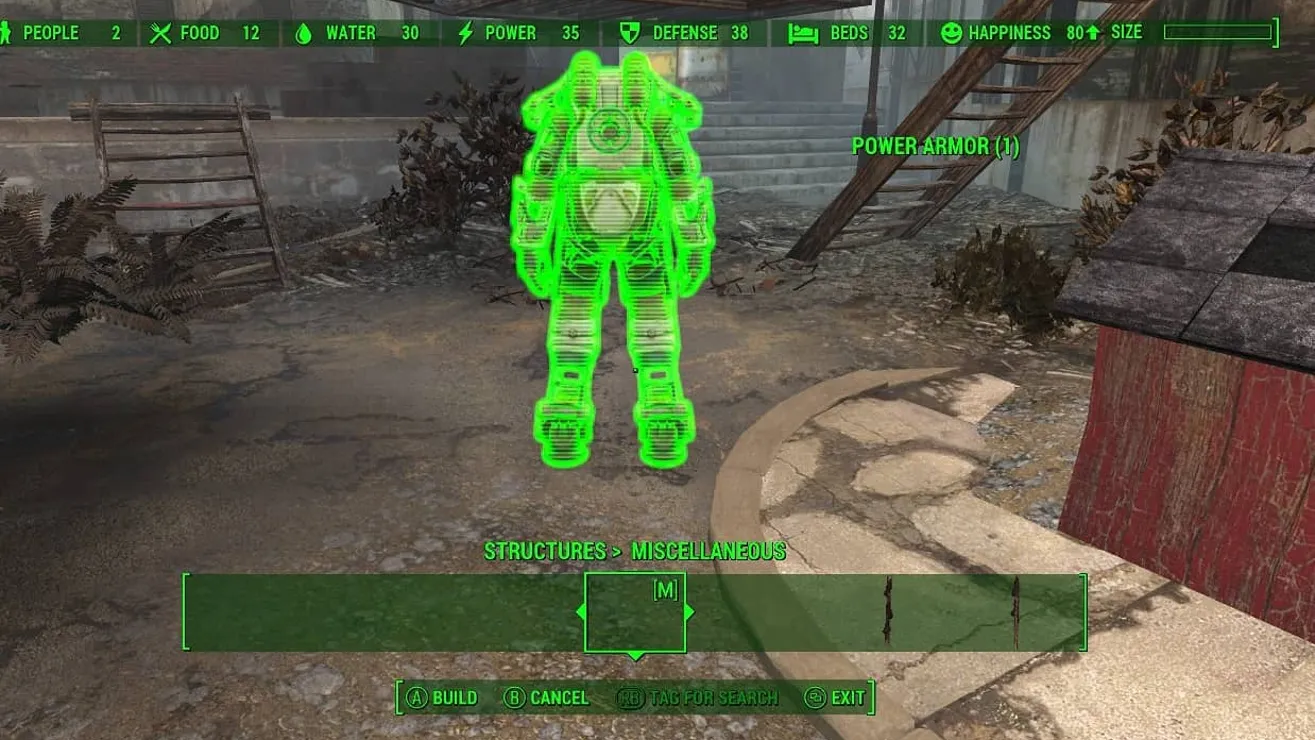Click the right arrow beside the selected slot

689,612
